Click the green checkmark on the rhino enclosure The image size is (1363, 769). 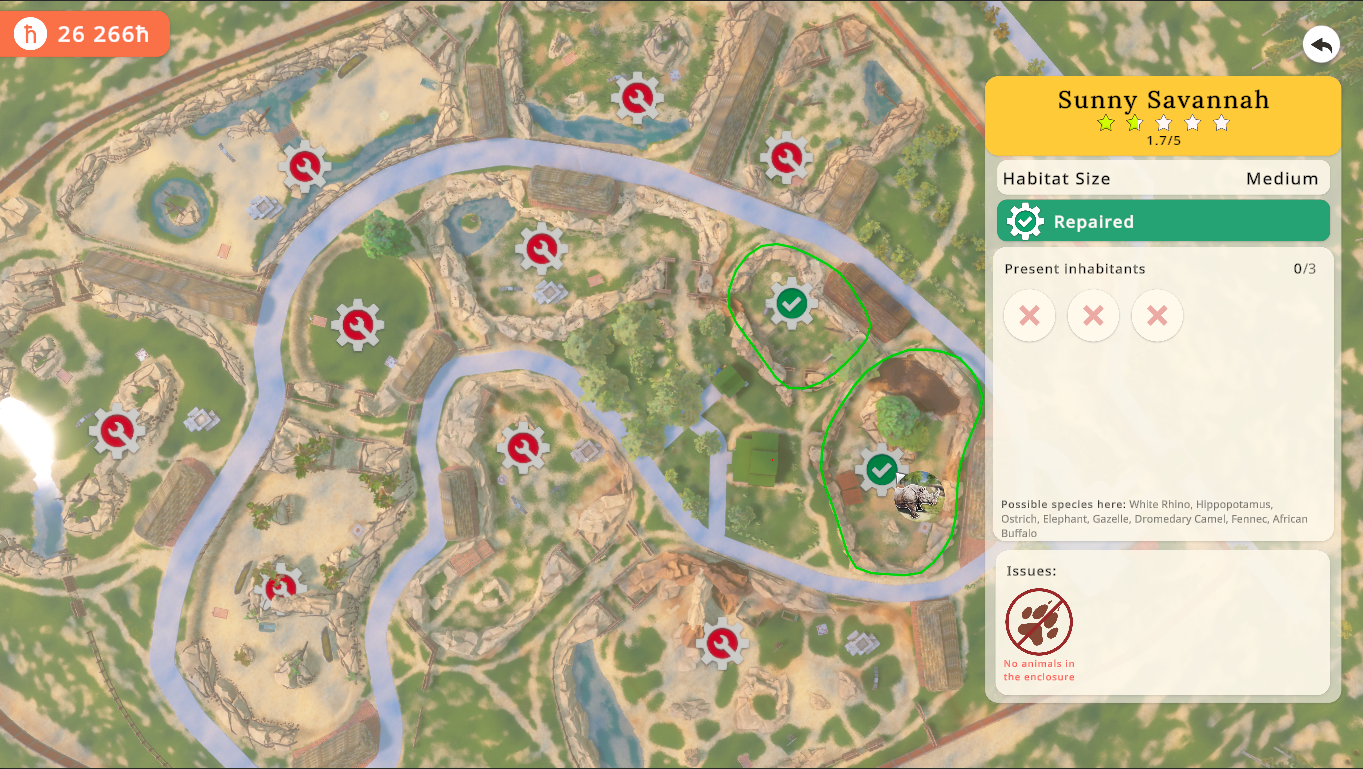tap(881, 469)
